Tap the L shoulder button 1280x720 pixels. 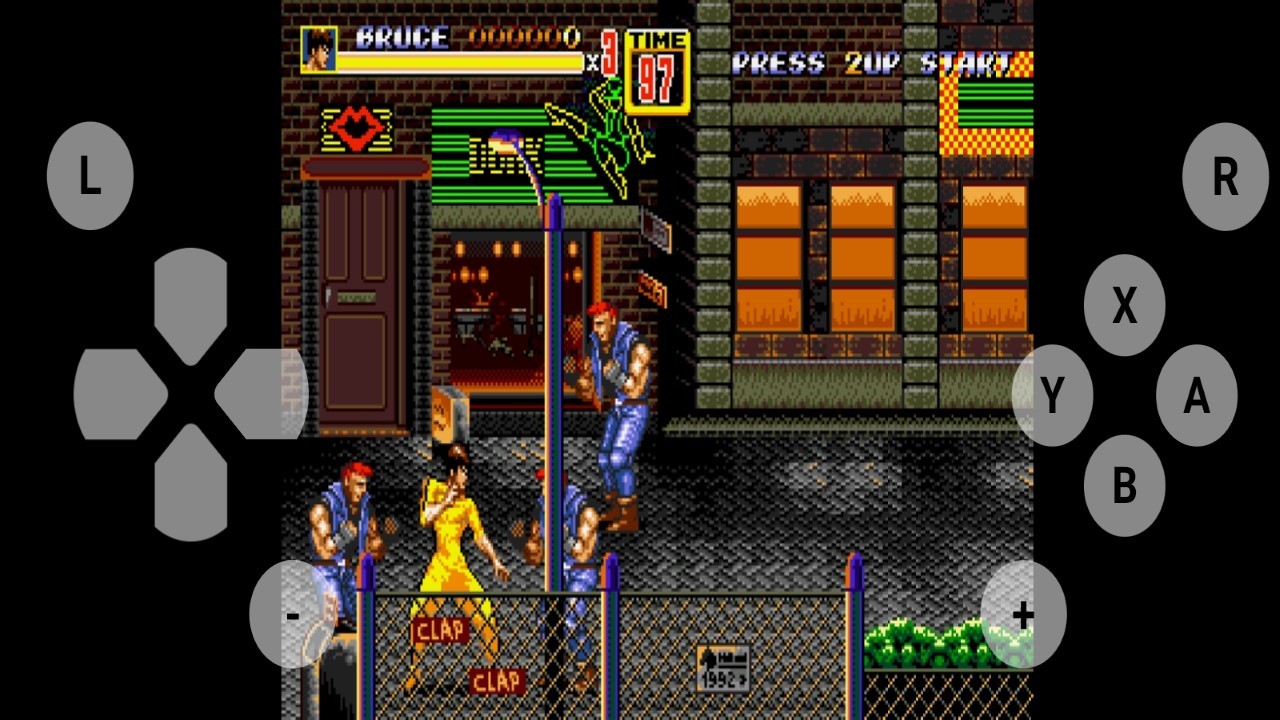pos(90,177)
